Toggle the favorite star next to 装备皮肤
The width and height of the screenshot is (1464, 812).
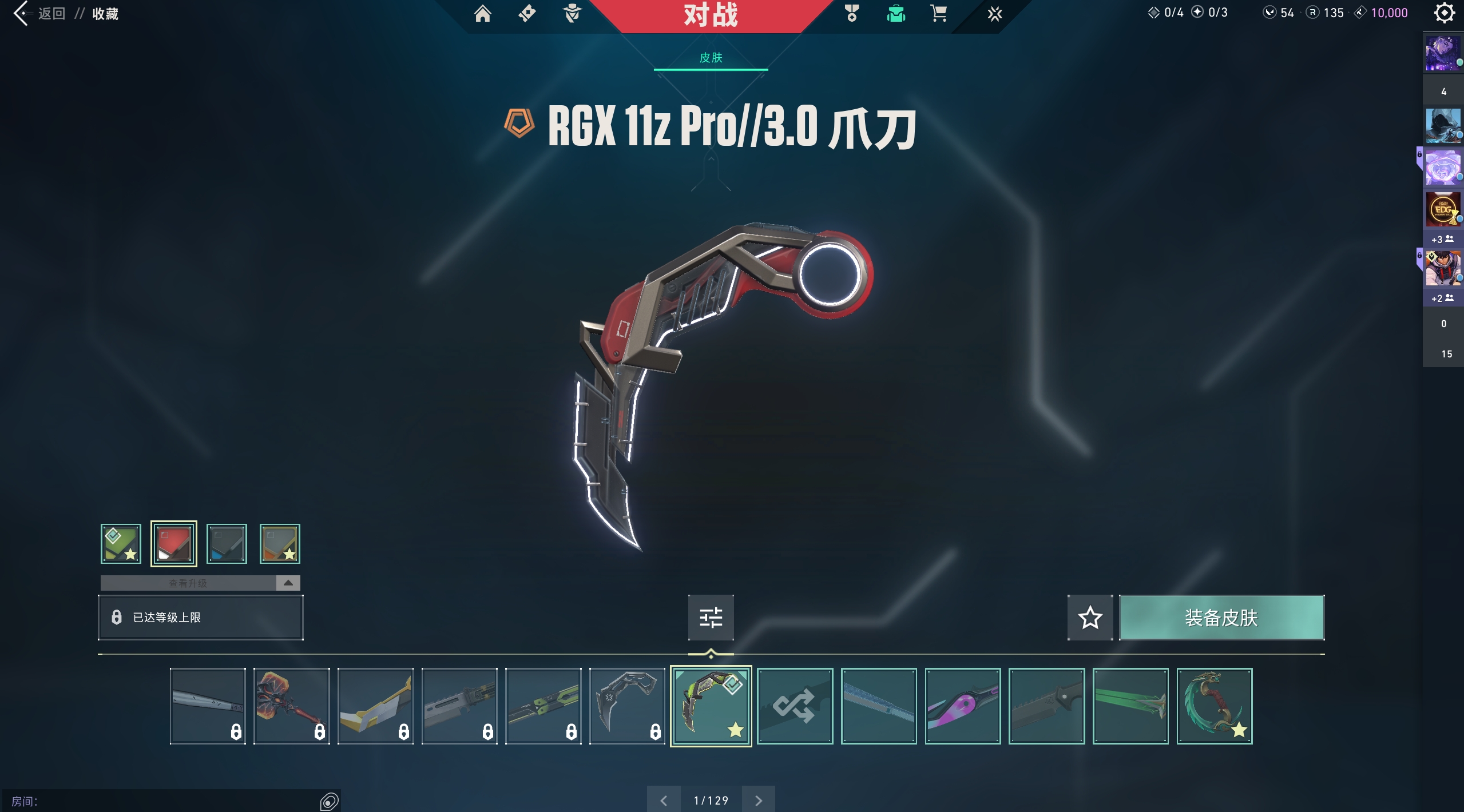[x=1090, y=618]
